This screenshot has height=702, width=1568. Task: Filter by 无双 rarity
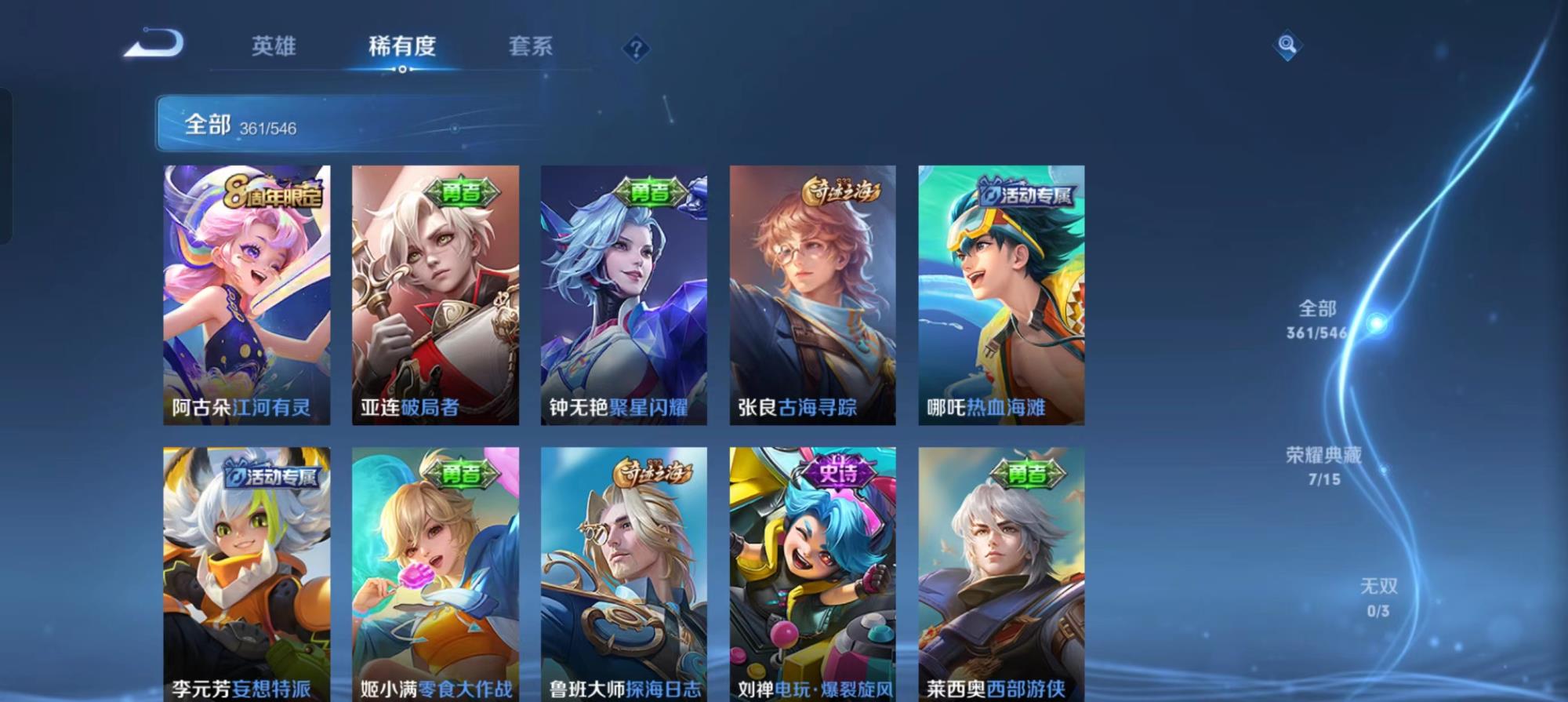tap(1378, 597)
